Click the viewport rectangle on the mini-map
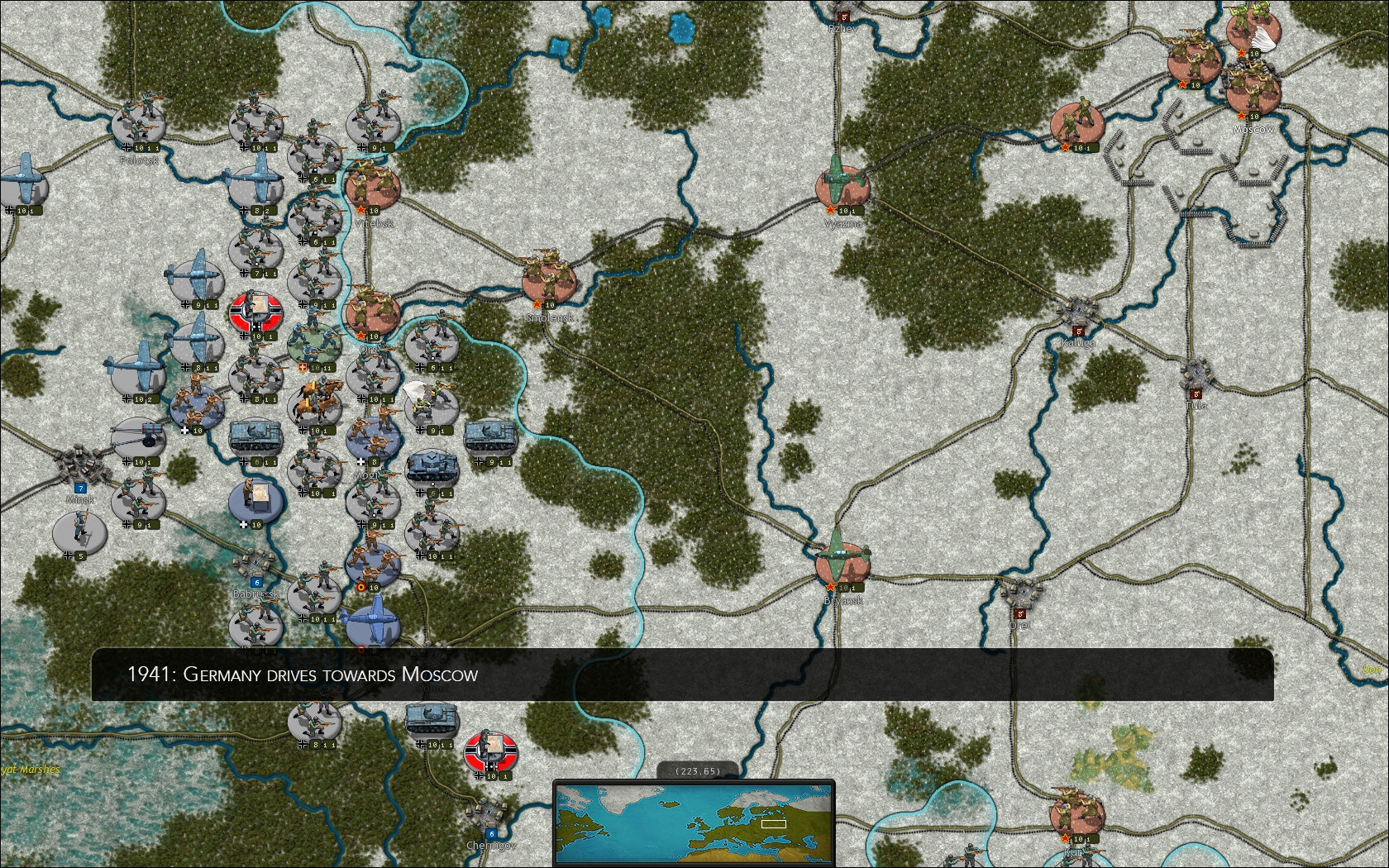Viewport: 1389px width, 868px height. (x=774, y=824)
